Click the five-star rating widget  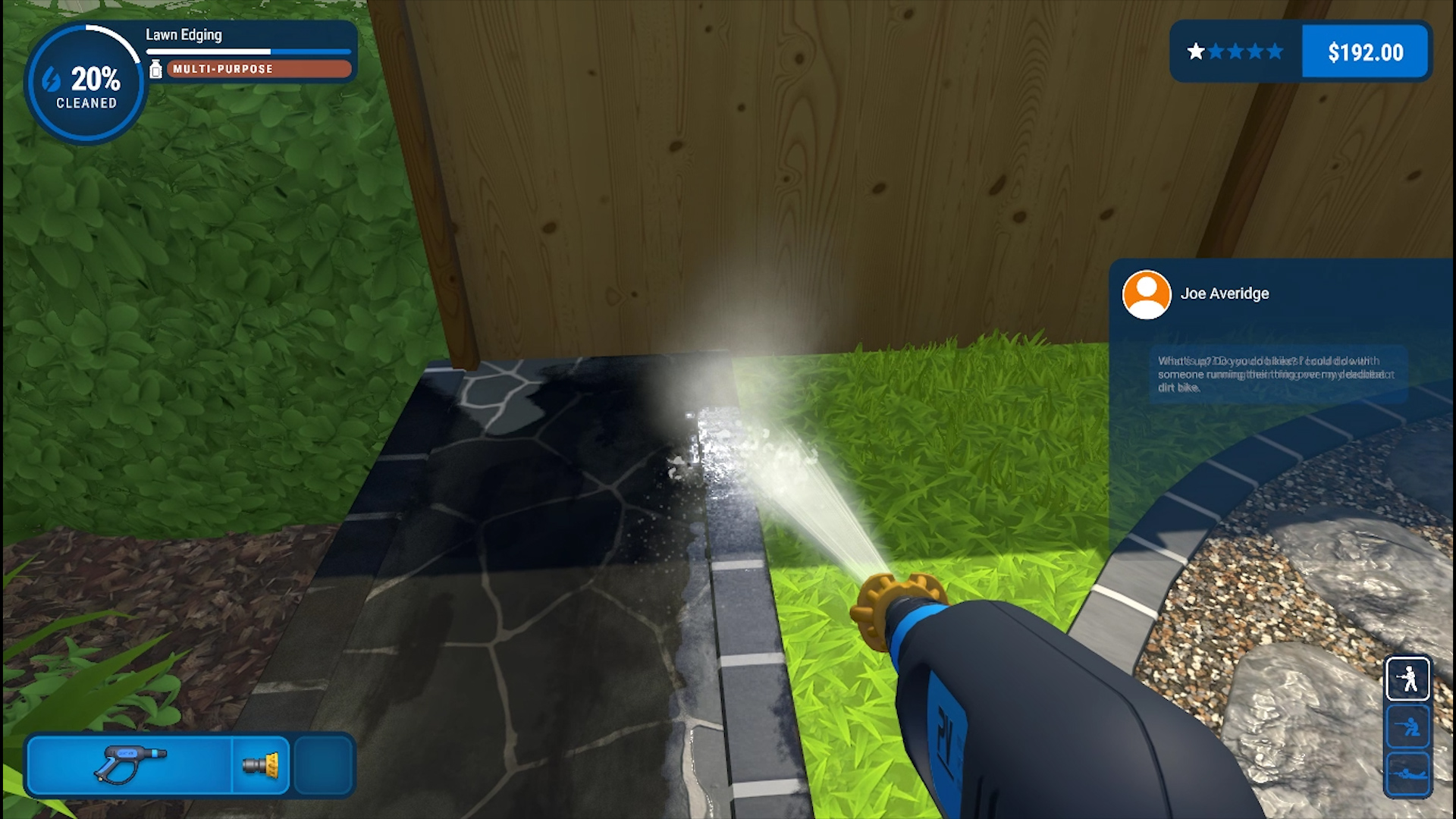coord(1235,52)
